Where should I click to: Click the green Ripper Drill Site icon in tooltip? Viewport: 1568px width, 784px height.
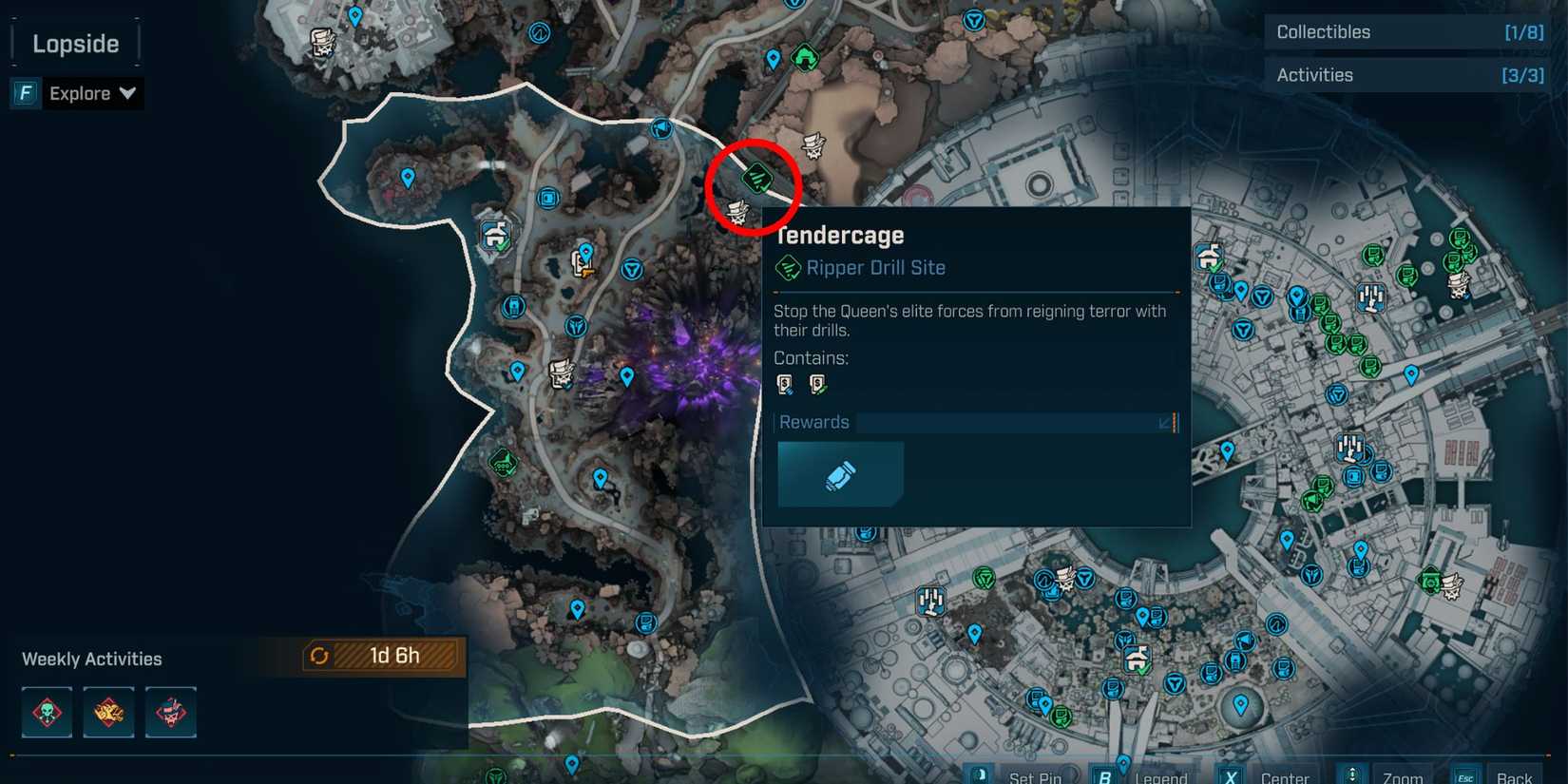(790, 267)
